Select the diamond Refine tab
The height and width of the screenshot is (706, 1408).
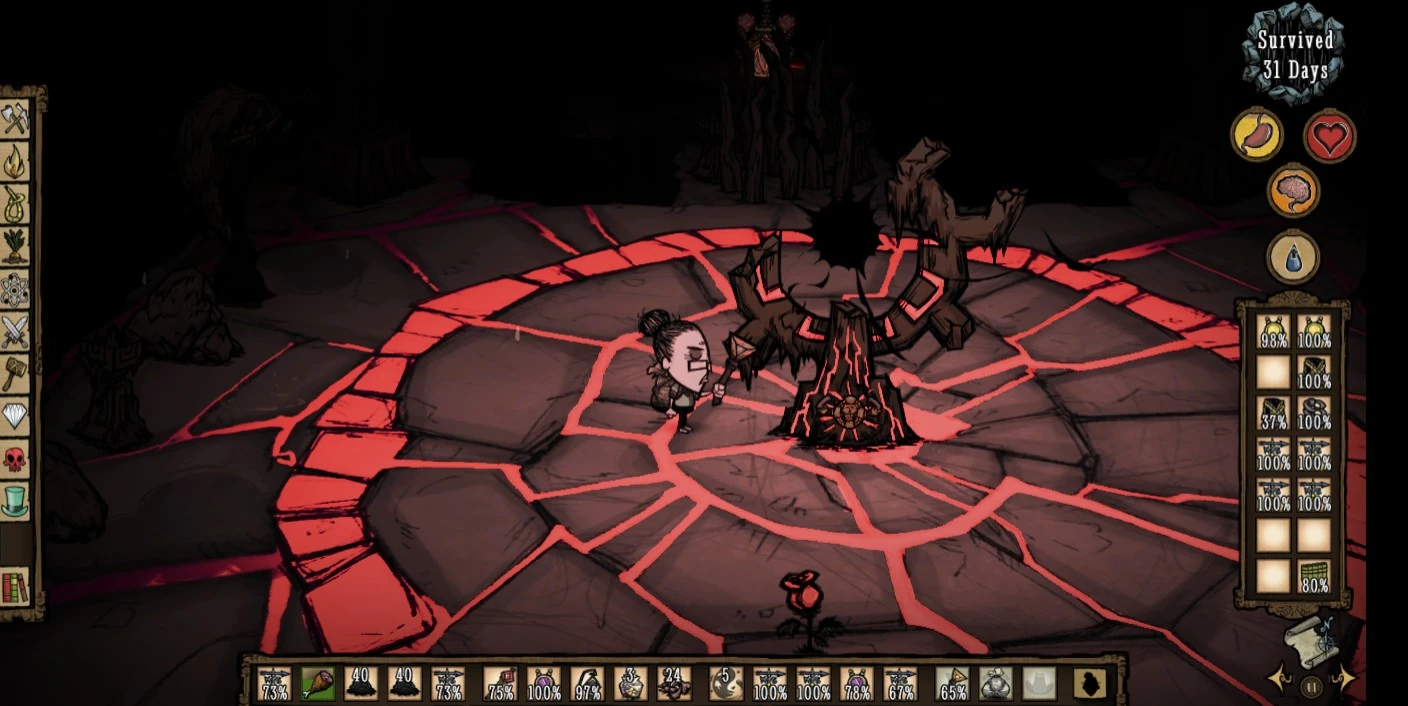tap(15, 416)
